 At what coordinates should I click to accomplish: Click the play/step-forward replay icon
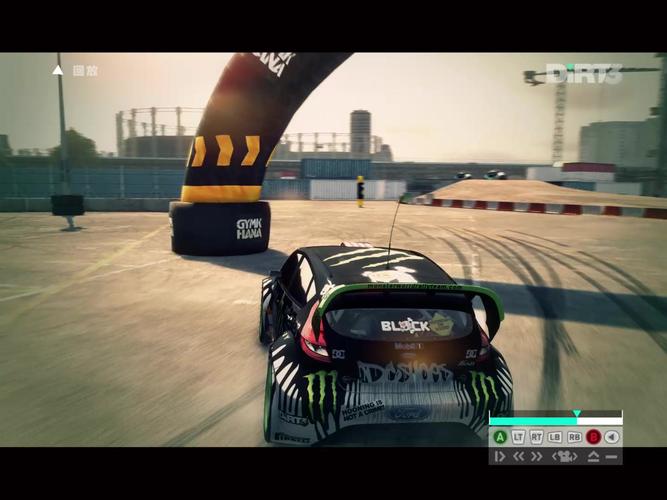coord(500,456)
